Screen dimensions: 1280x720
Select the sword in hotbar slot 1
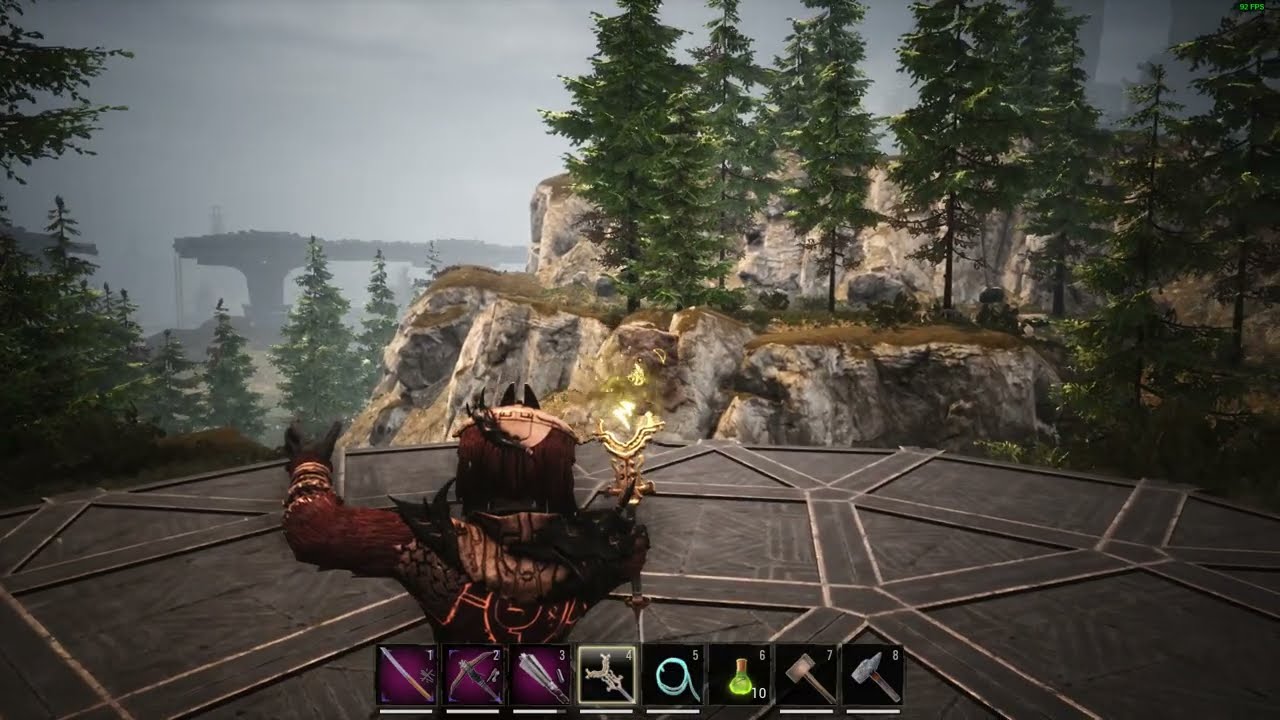(x=407, y=675)
